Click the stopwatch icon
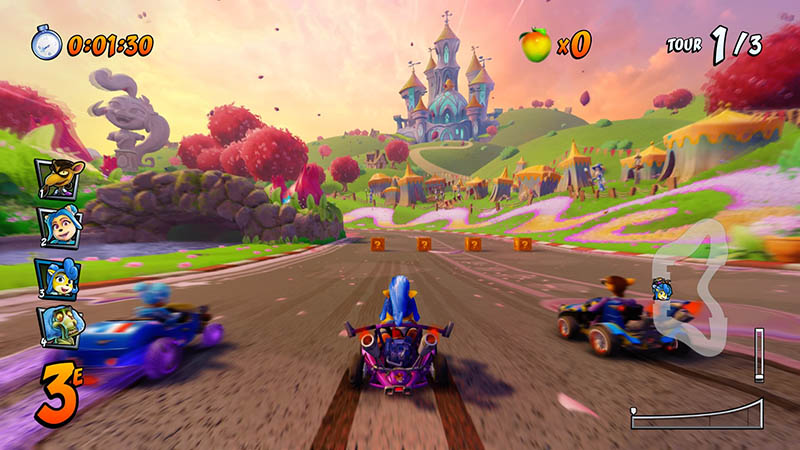Viewport: 800px width, 450px height. click(x=46, y=43)
